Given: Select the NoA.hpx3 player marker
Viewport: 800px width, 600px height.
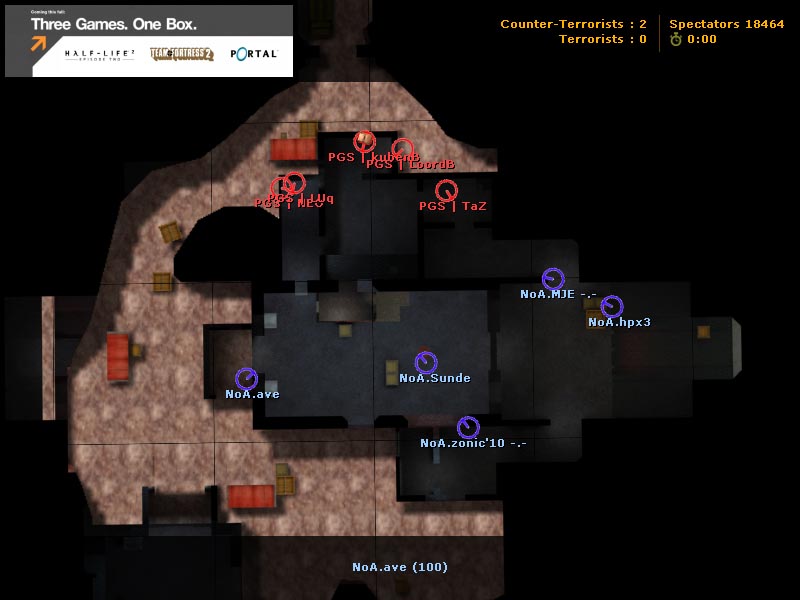Looking at the screenshot, I should [x=612, y=306].
